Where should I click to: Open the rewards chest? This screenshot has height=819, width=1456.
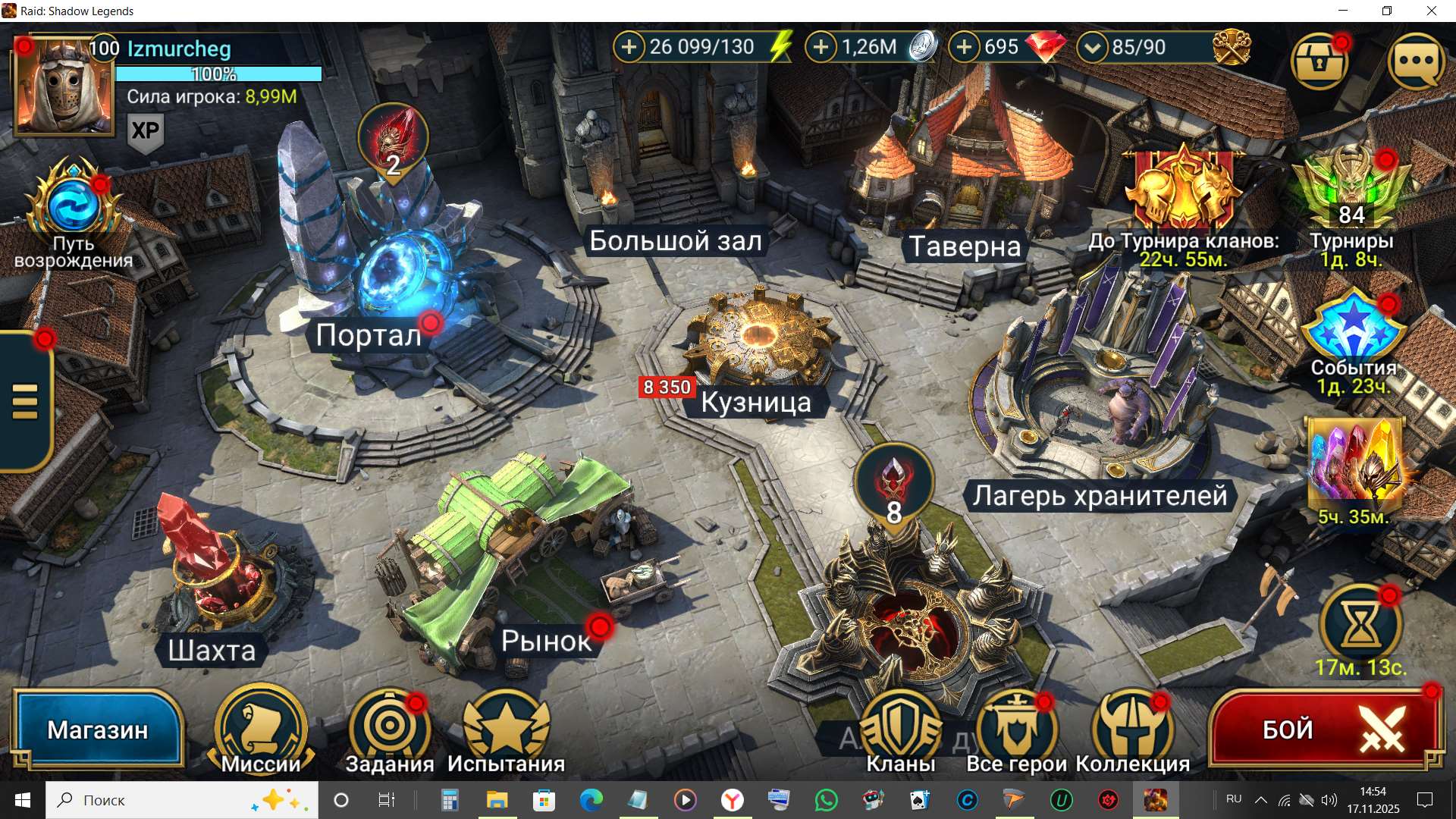coord(1319,61)
